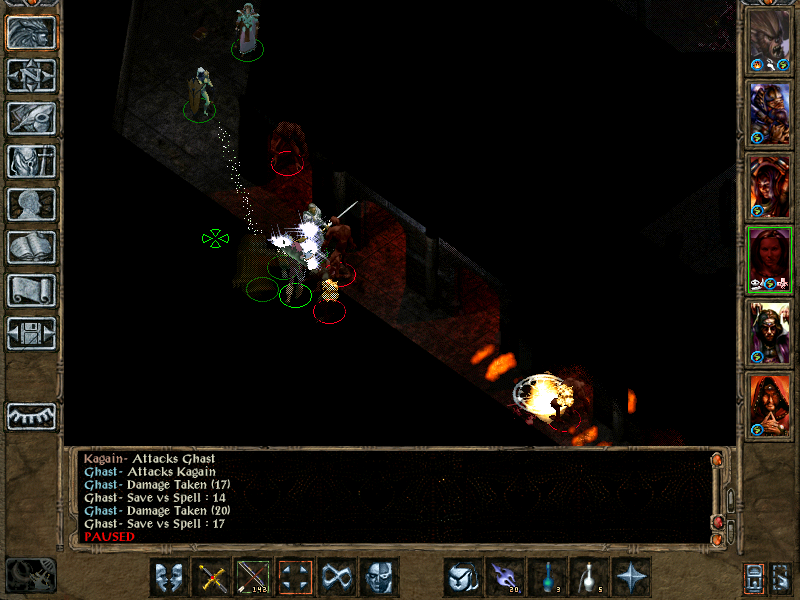Open the character record (head profile icon)
The image size is (800, 600).
(31, 204)
